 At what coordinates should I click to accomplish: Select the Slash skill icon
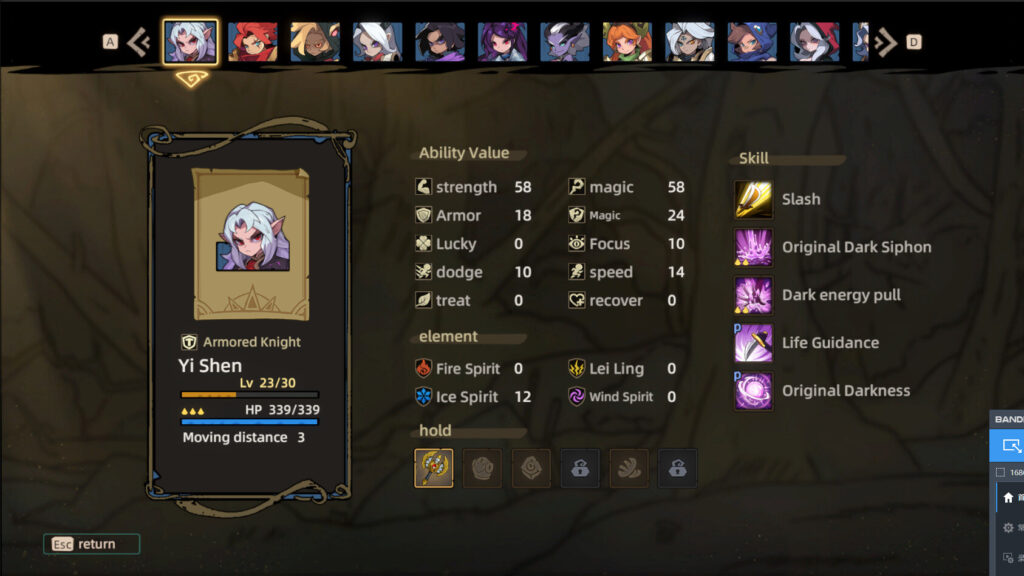tap(753, 199)
